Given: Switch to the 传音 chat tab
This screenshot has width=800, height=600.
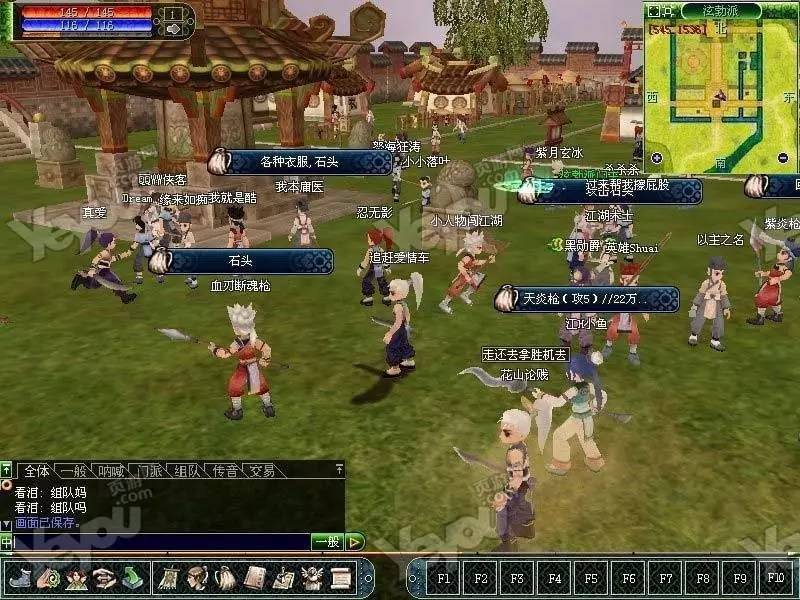Looking at the screenshot, I should tap(224, 470).
